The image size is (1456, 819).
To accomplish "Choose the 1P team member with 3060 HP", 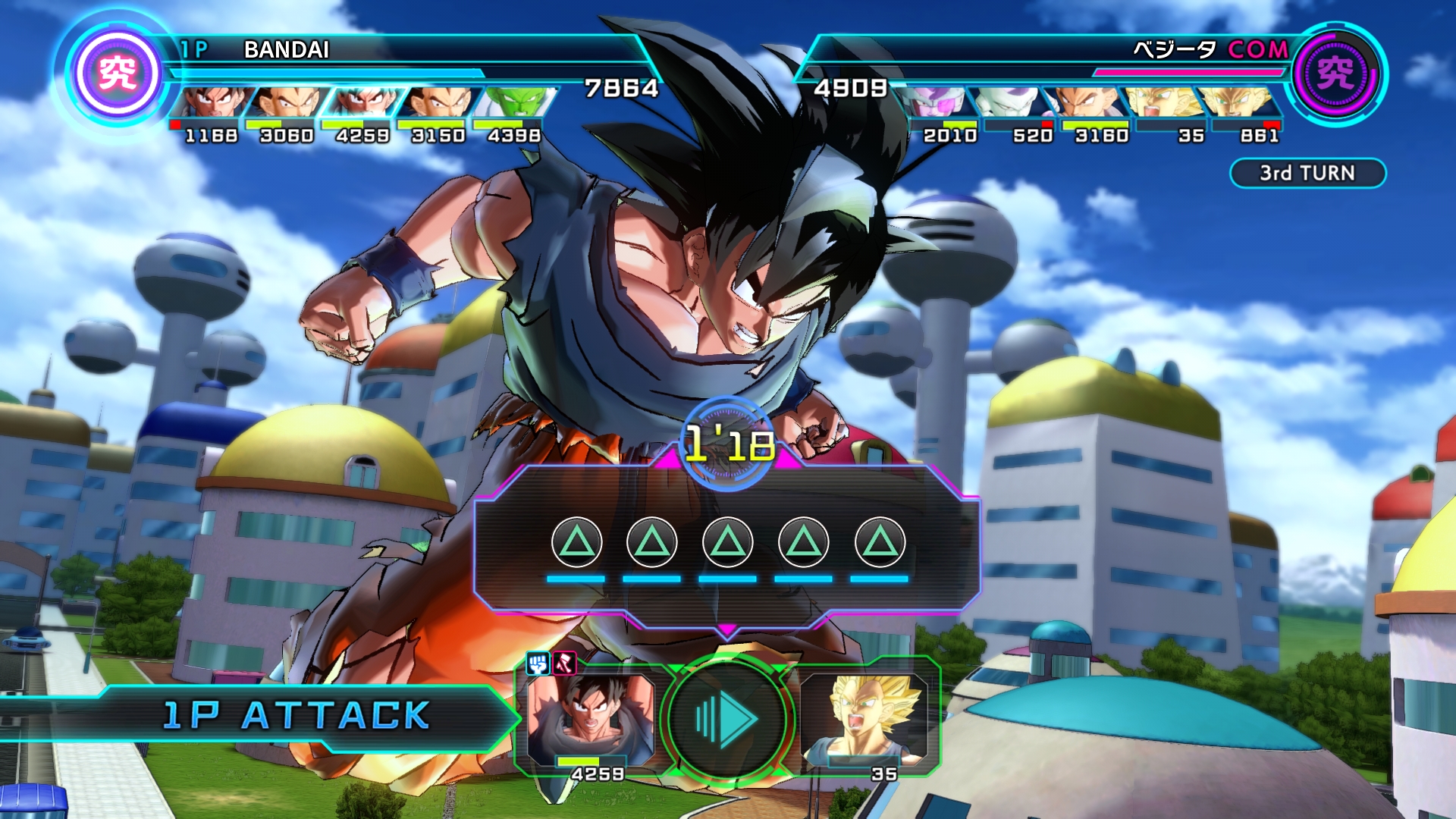I will [287, 102].
